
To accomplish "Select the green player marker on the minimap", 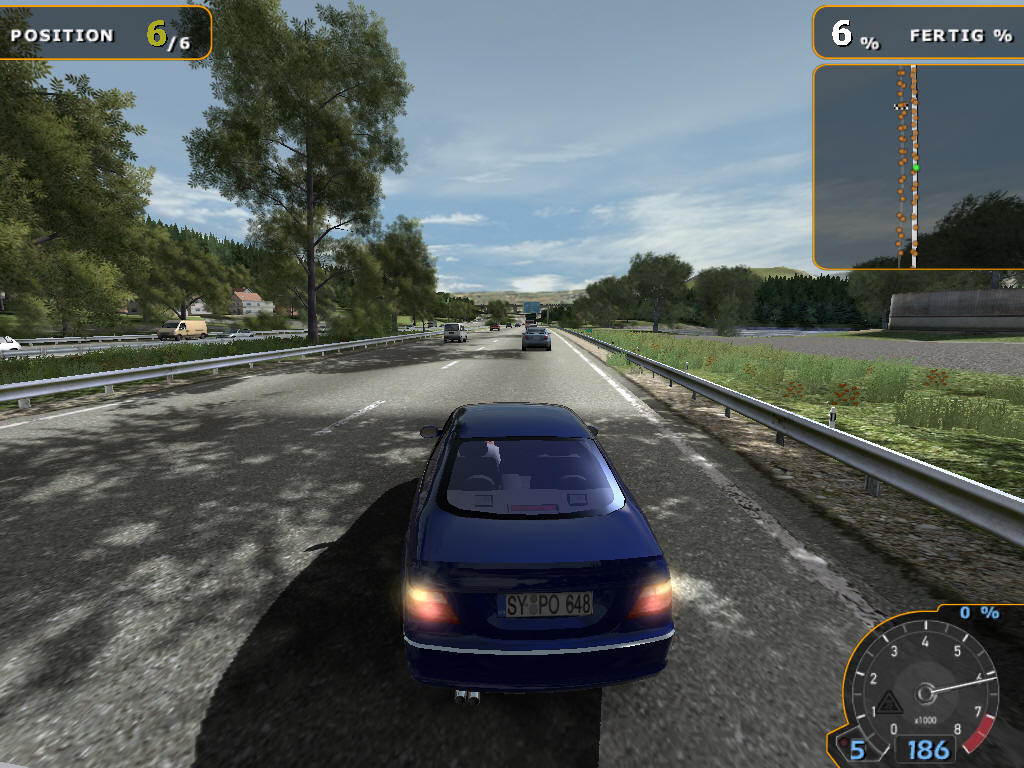I will pyautogui.click(x=915, y=167).
